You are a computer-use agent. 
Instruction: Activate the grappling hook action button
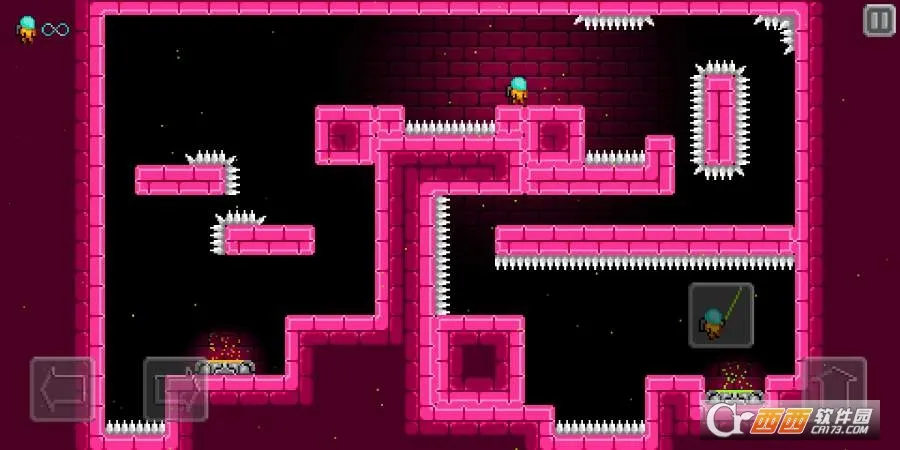click(x=721, y=315)
